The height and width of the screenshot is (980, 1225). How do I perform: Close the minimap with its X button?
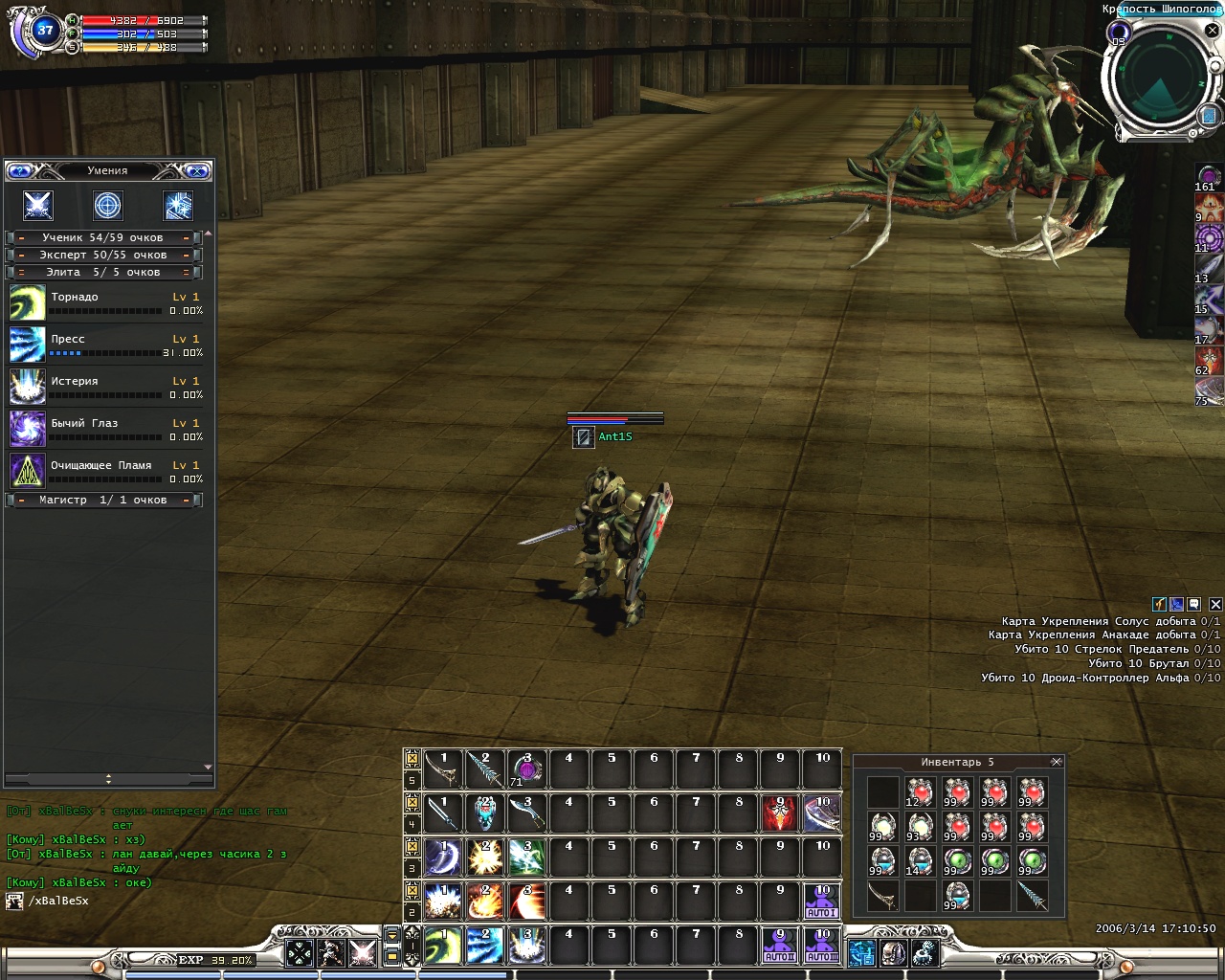(x=1212, y=31)
